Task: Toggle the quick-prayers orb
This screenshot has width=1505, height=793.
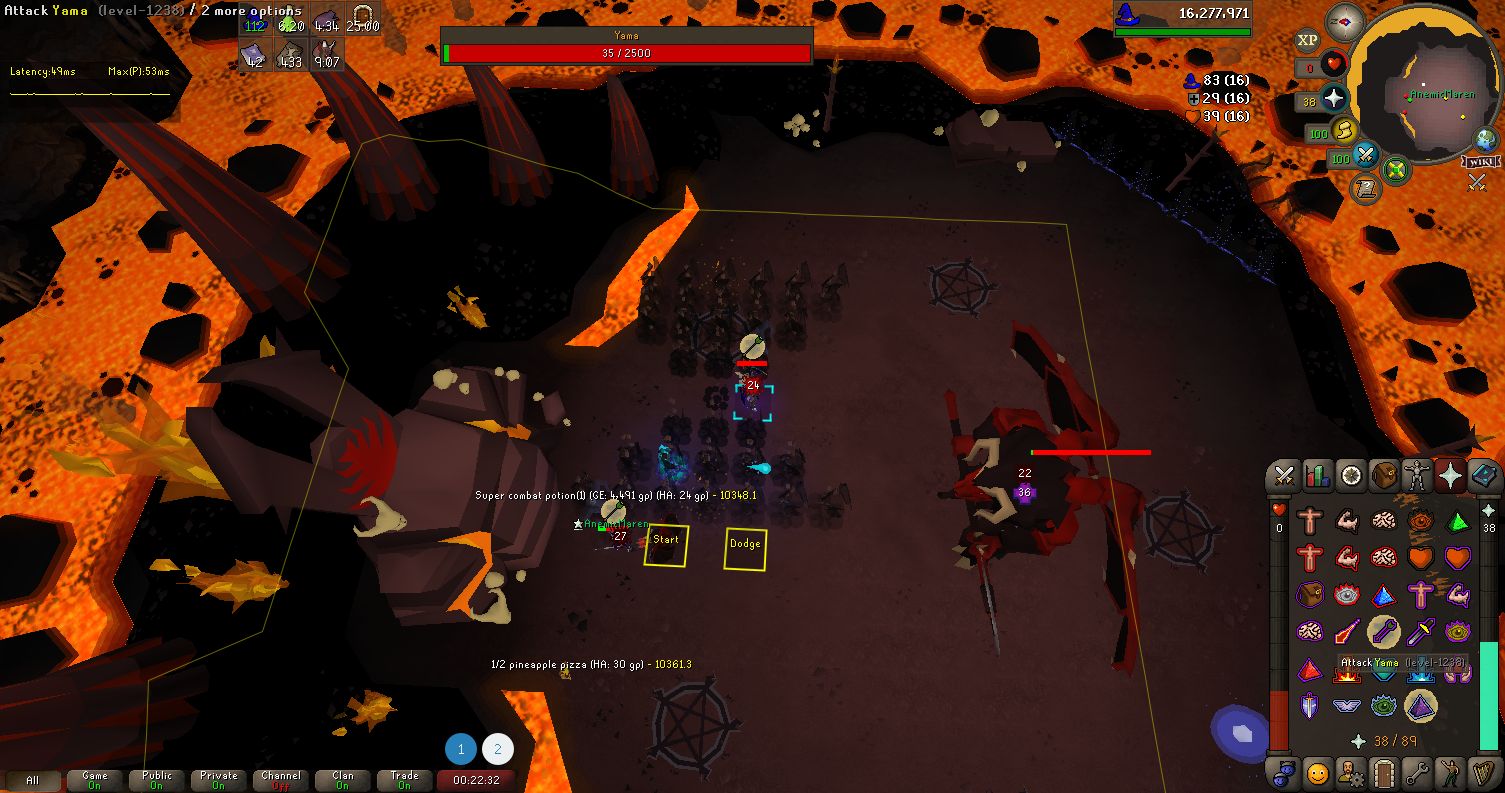Action: pyautogui.click(x=1334, y=99)
